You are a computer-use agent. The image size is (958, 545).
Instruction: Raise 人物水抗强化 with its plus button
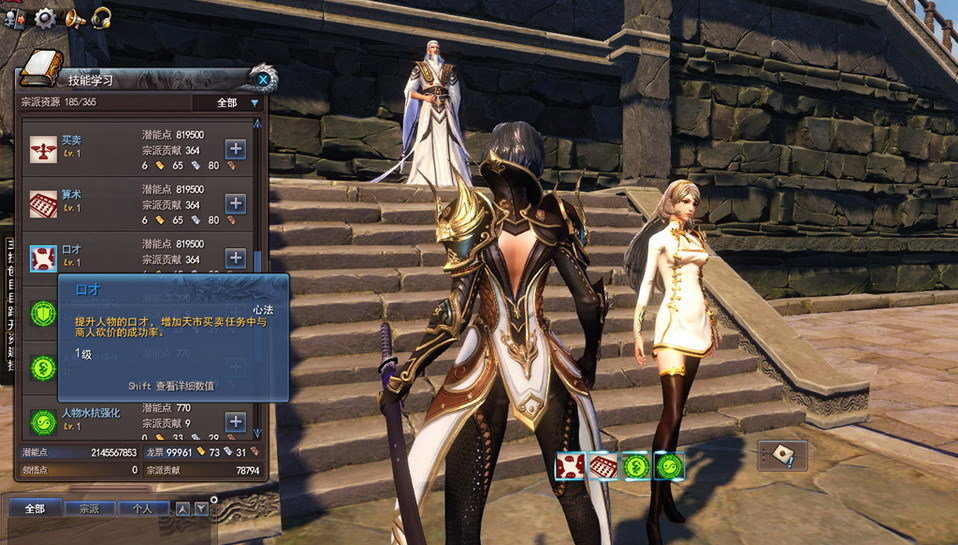(235, 422)
